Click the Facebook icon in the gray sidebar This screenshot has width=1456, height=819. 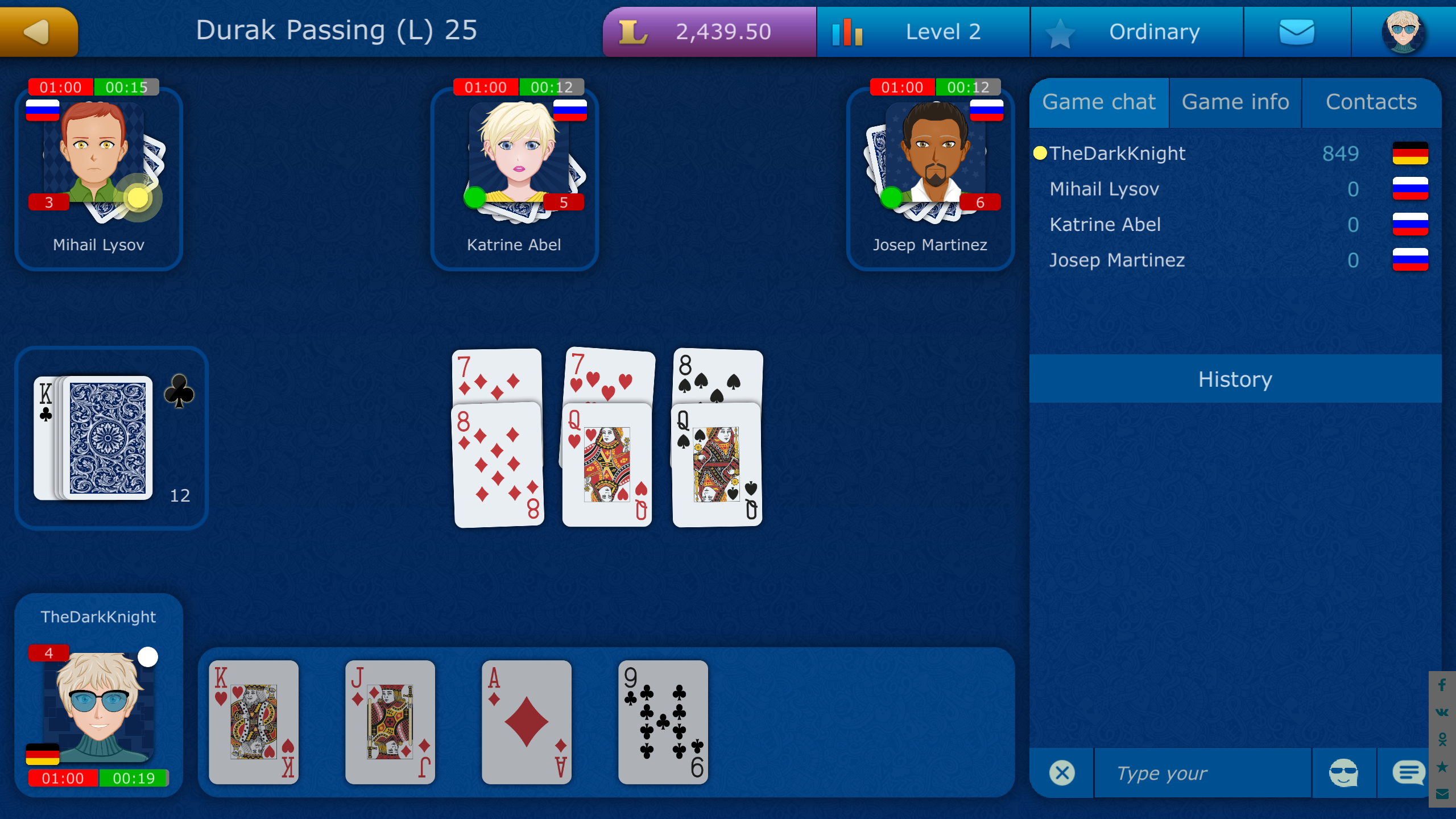coord(1442,684)
